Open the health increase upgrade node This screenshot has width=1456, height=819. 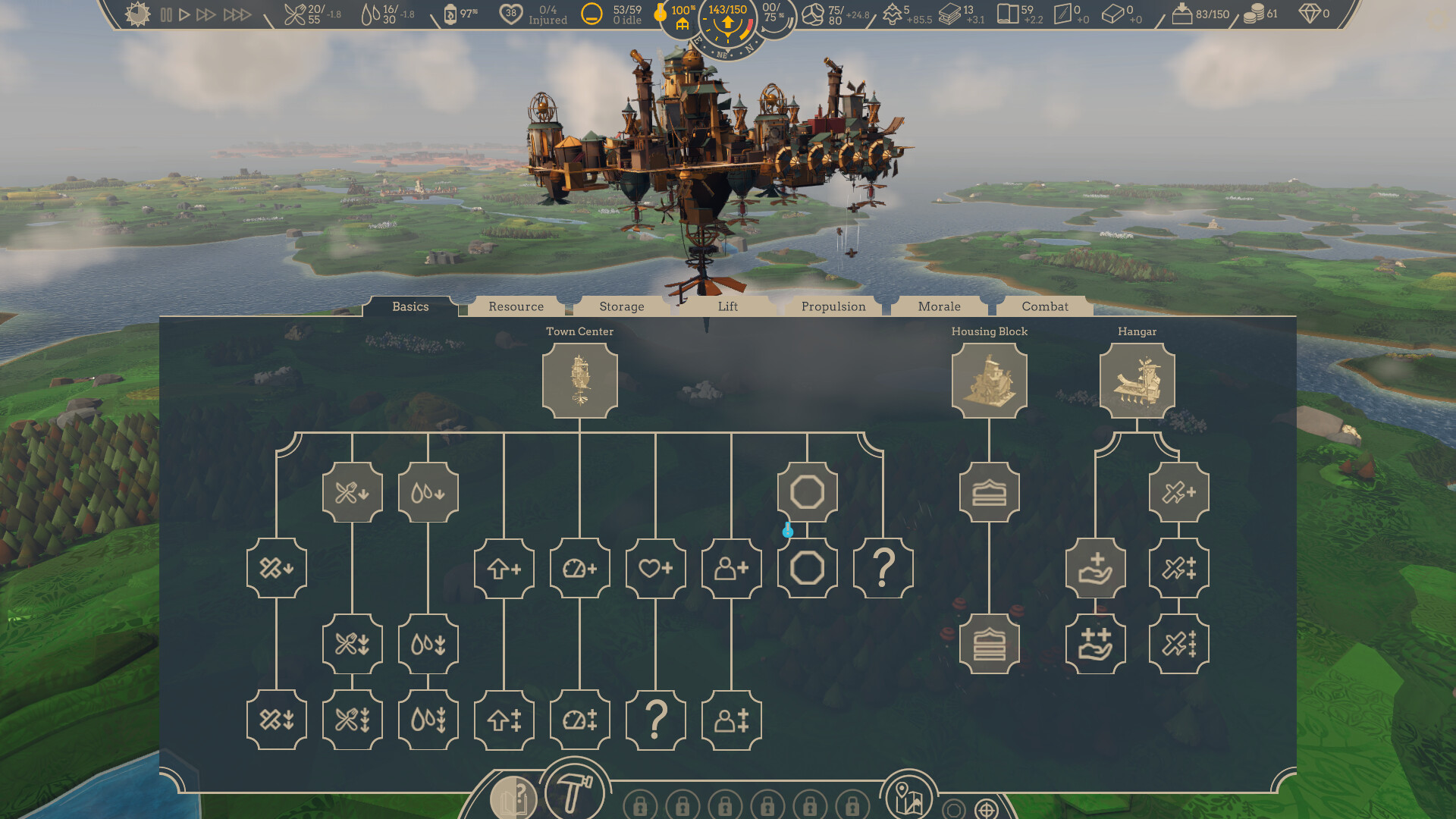pyautogui.click(x=656, y=568)
